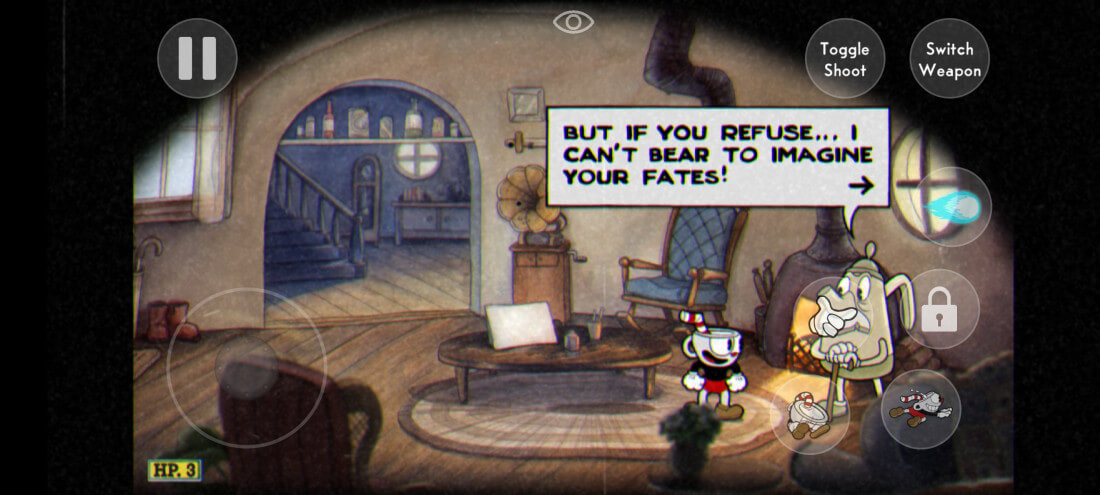Toggle the eye visibility icon

(x=574, y=22)
